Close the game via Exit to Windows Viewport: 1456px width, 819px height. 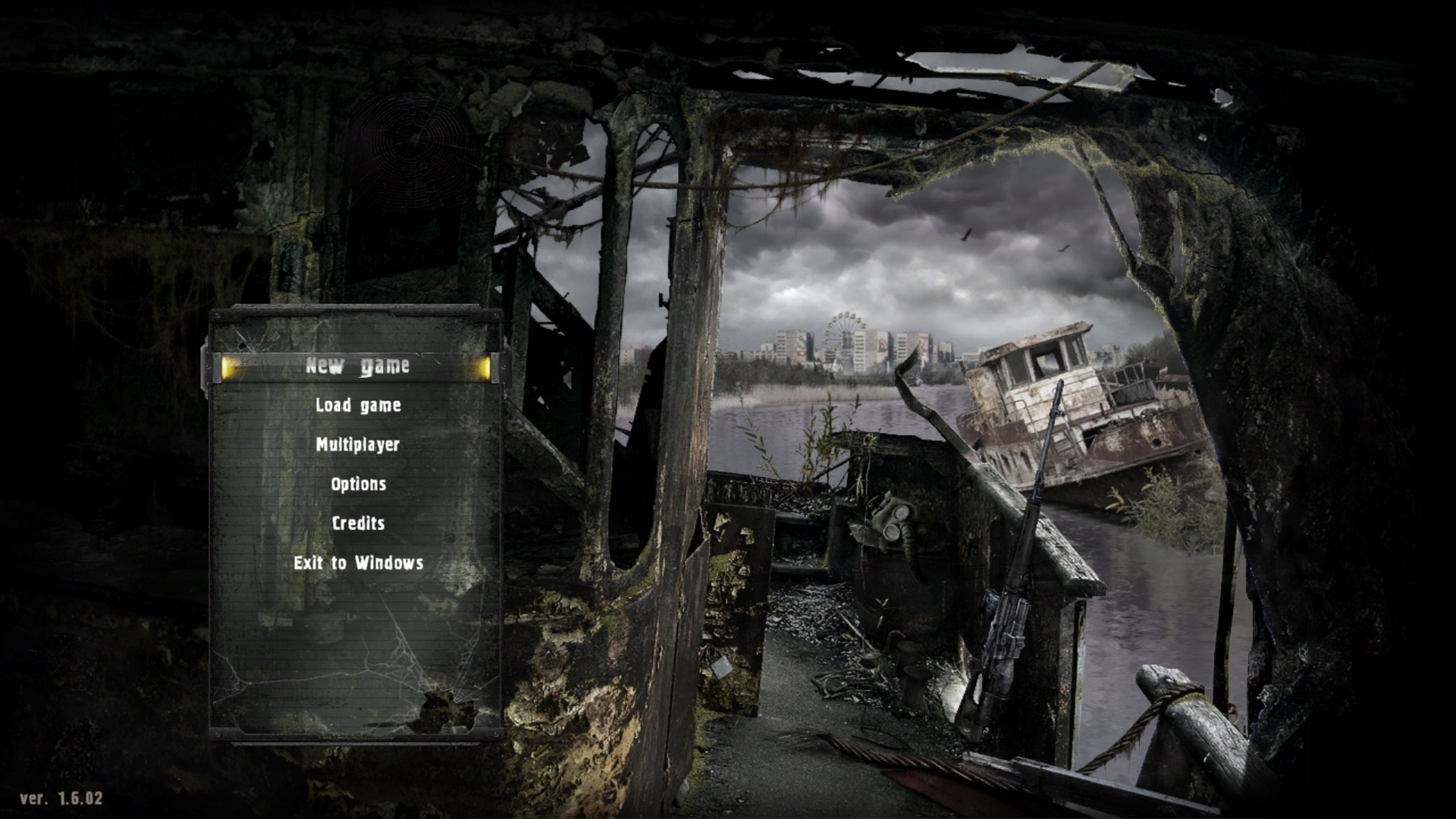tap(357, 563)
